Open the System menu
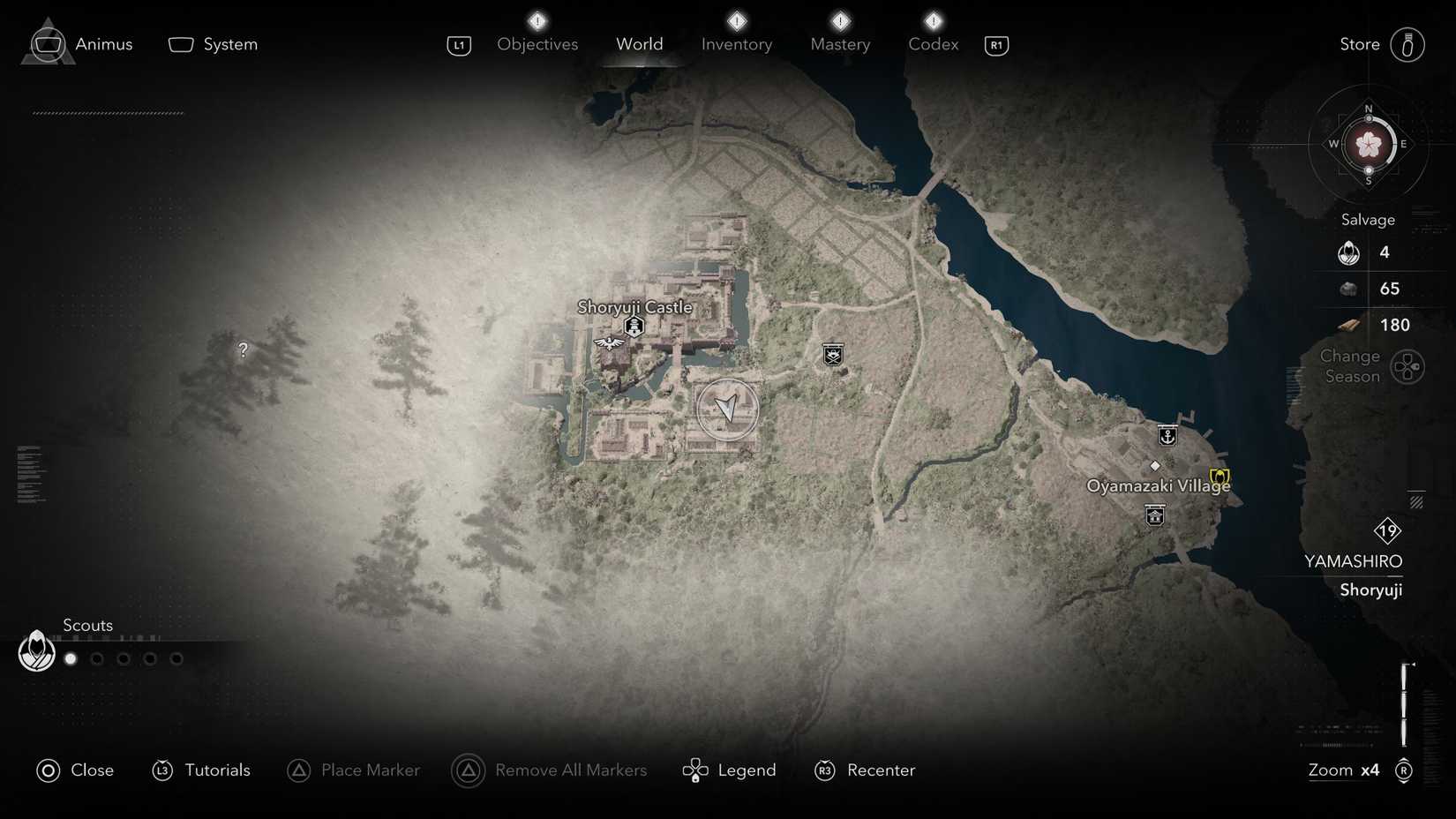1456x819 pixels. point(214,44)
